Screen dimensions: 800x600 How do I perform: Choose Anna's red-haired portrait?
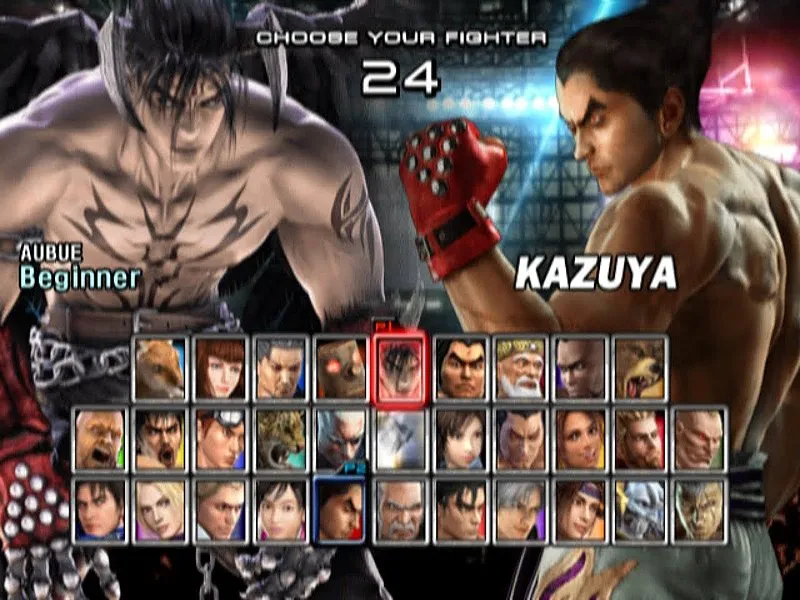click(x=221, y=368)
